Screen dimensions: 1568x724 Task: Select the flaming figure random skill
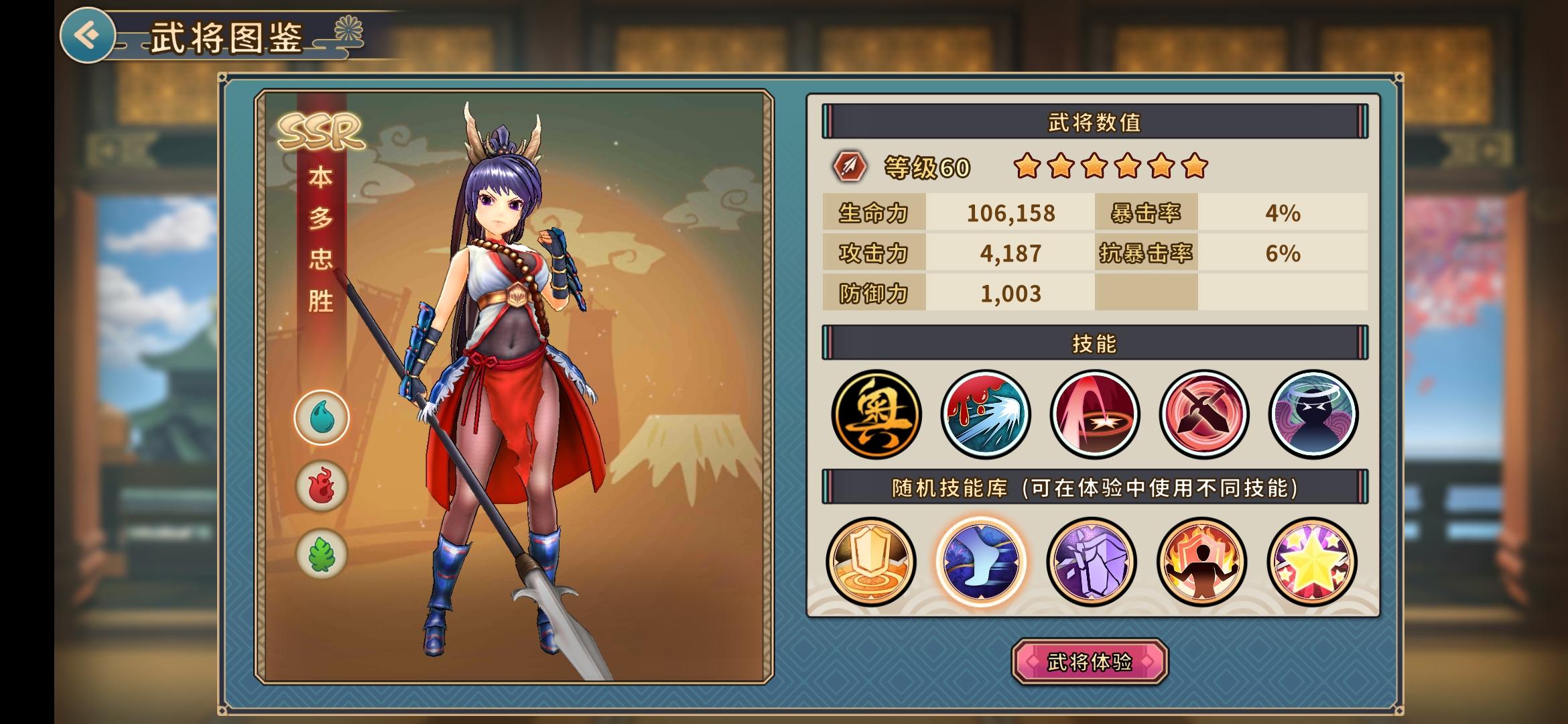pyautogui.click(x=1201, y=562)
